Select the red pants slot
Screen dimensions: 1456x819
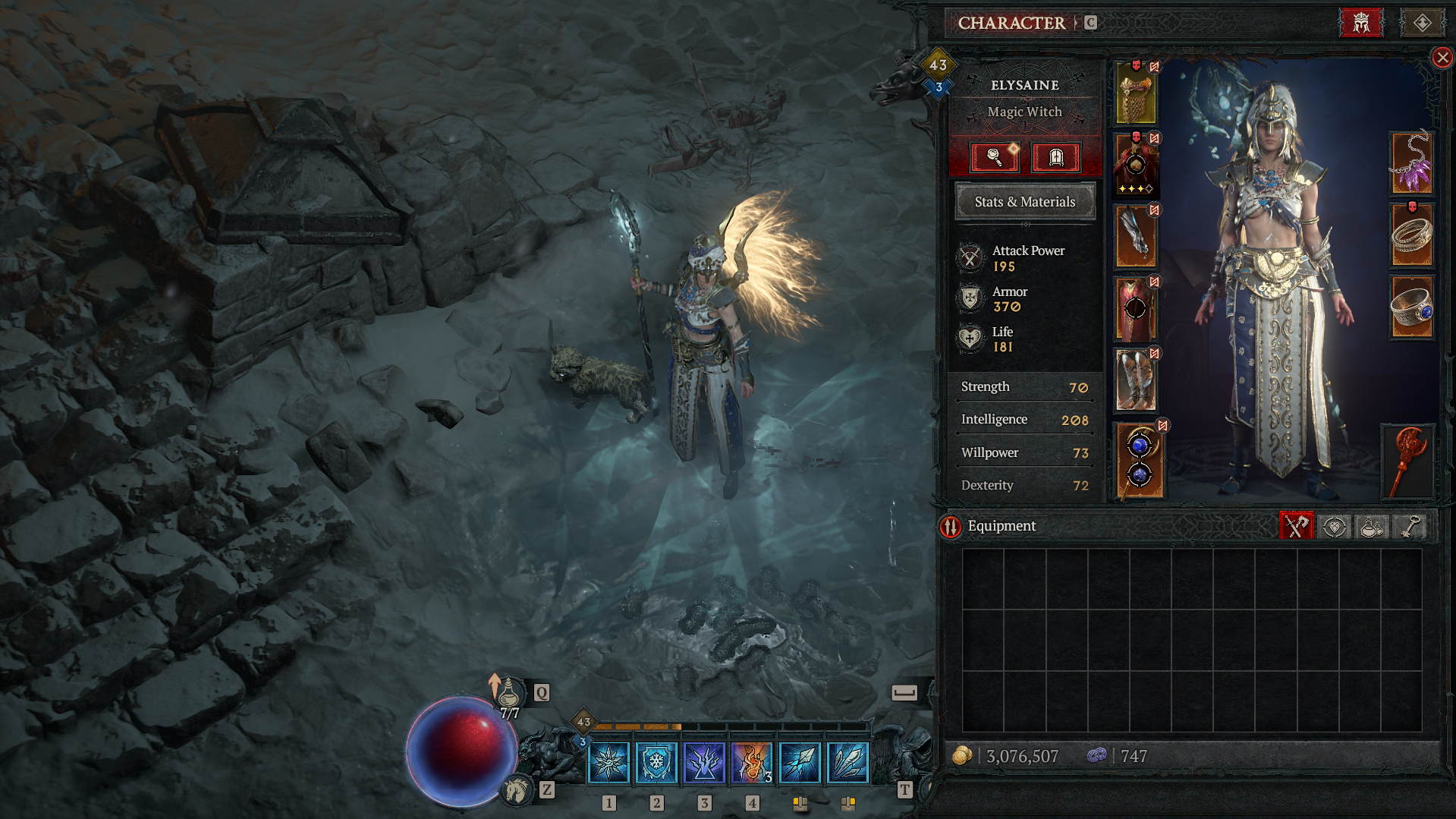1135,309
